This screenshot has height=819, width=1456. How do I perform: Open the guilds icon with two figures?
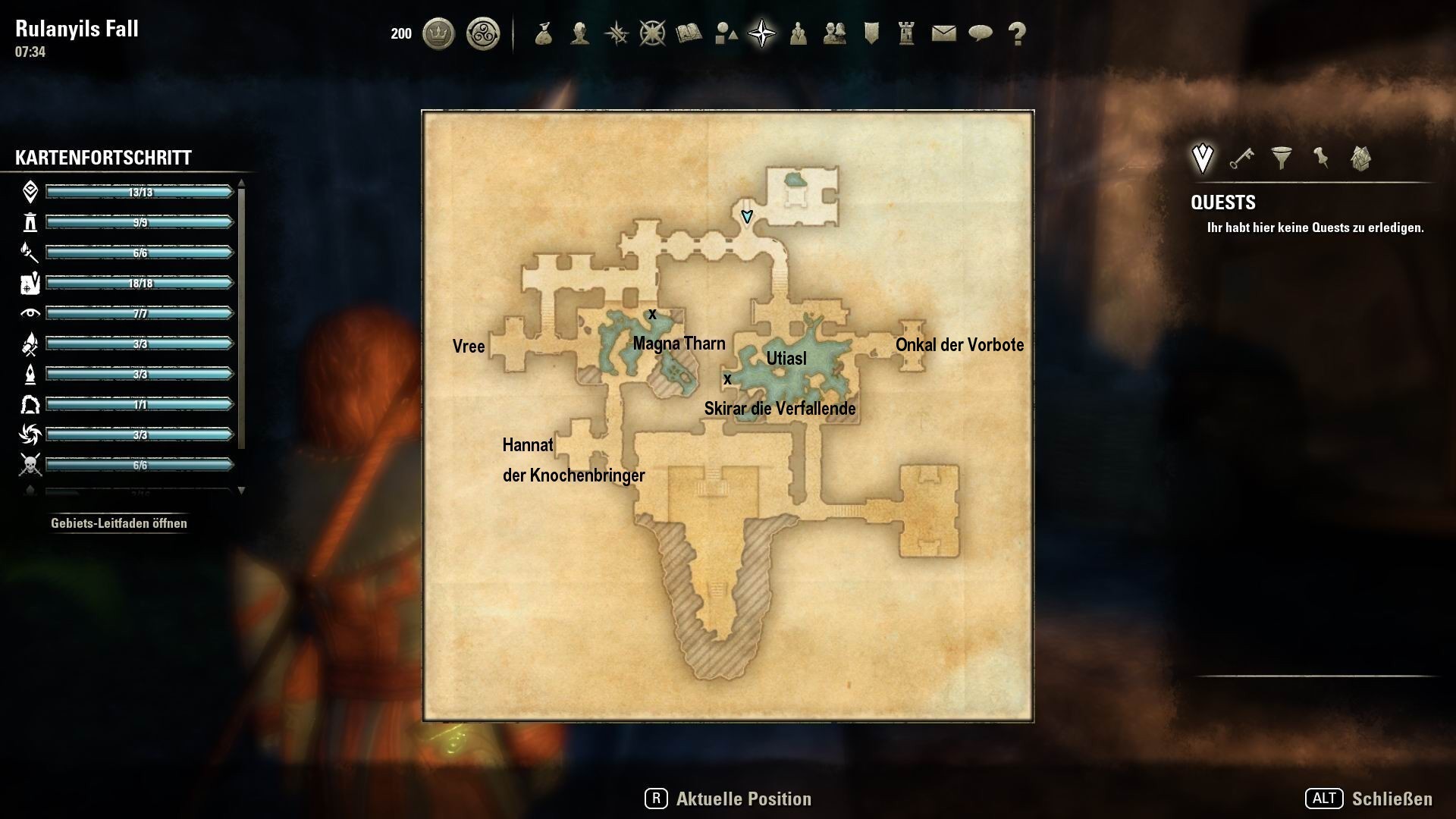(834, 33)
